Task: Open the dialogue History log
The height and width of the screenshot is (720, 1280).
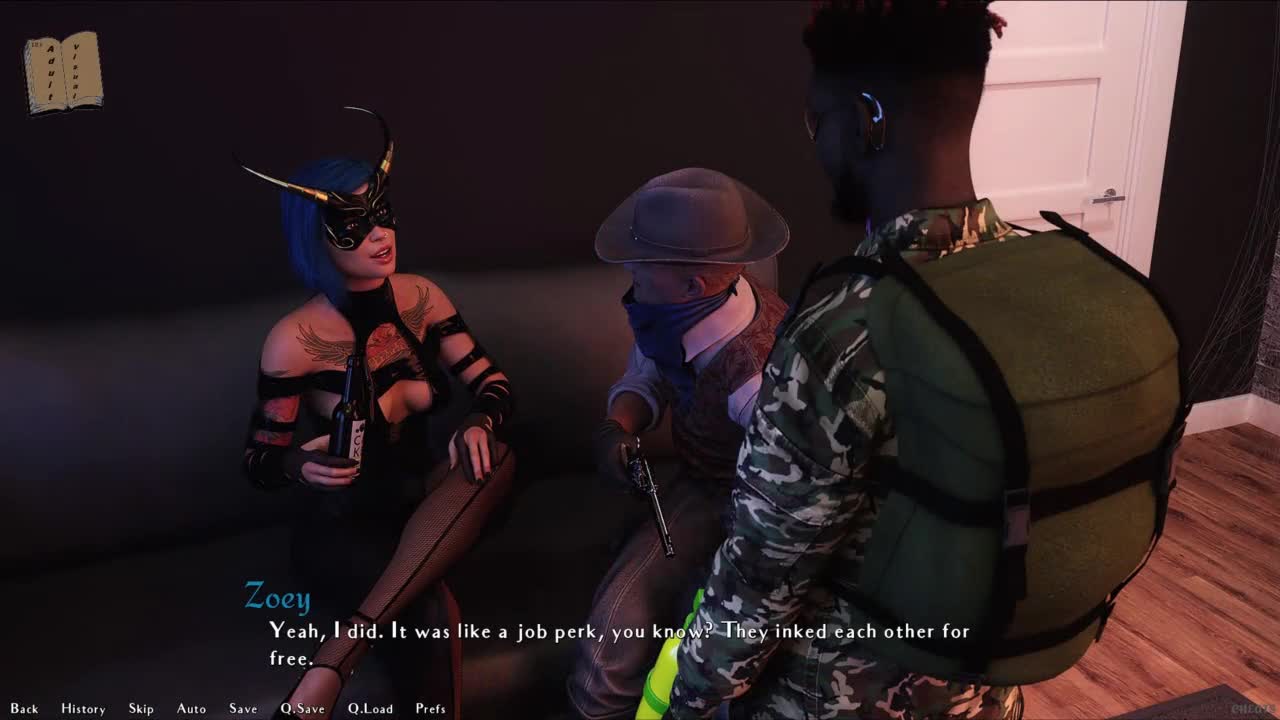Action: tap(83, 709)
